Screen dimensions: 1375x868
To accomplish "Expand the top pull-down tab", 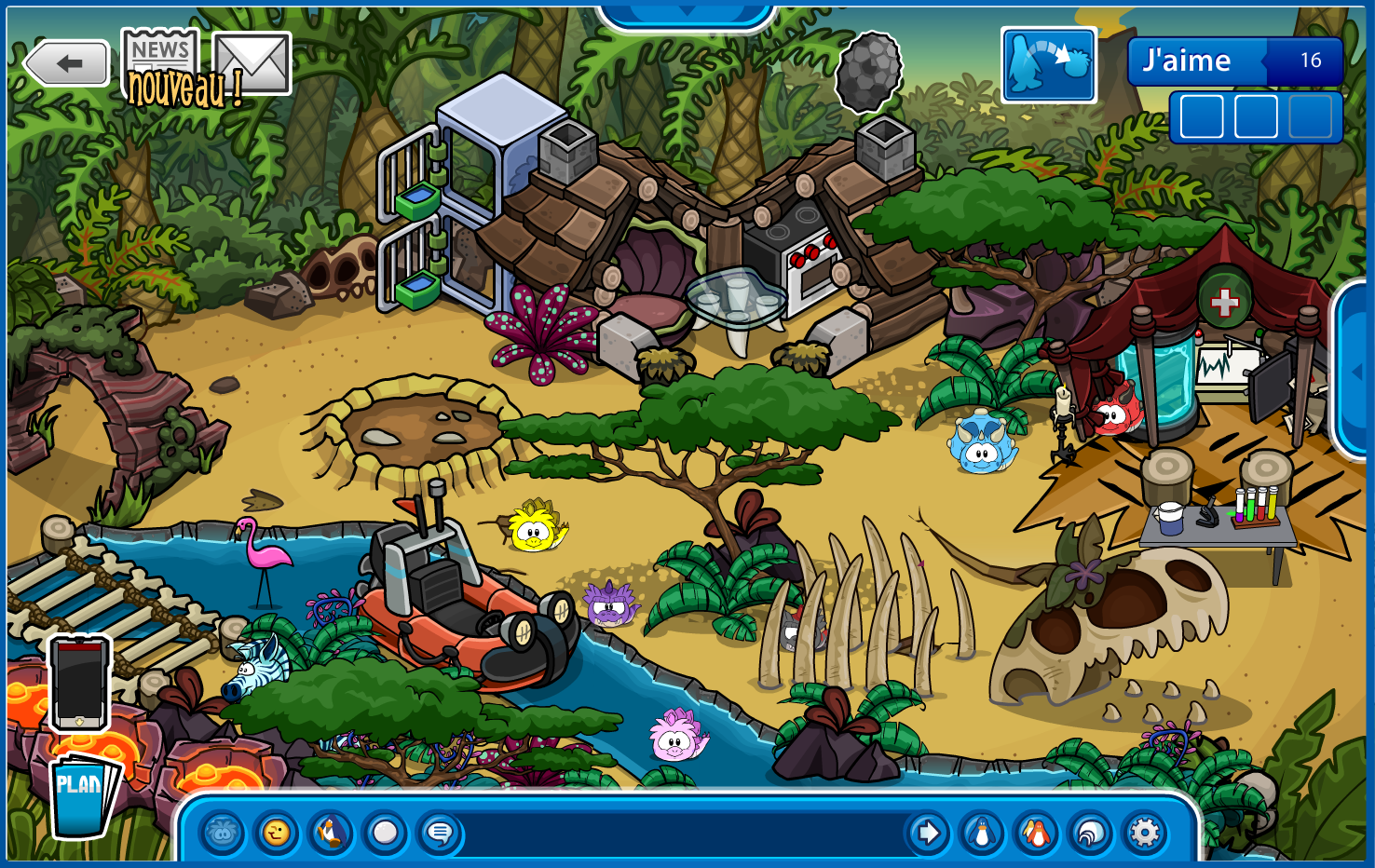I will (x=687, y=13).
